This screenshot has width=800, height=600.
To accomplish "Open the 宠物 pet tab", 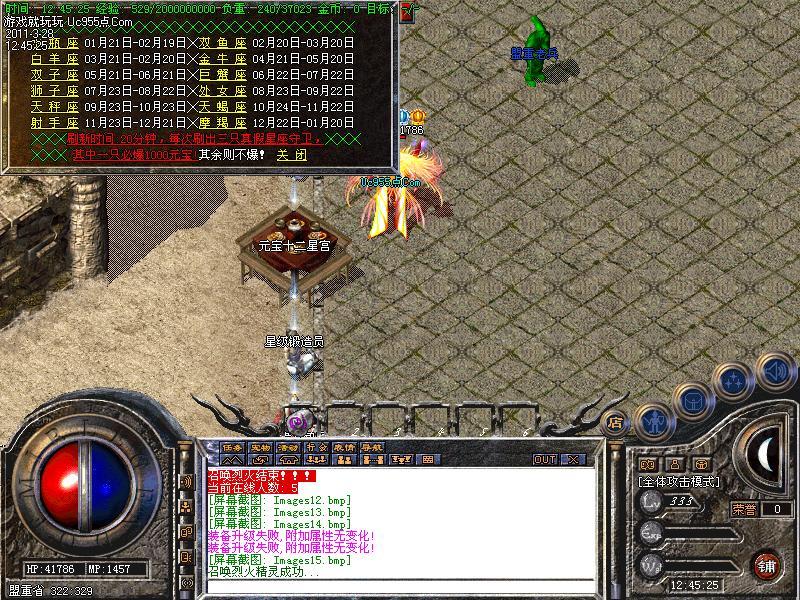I will 260,447.
